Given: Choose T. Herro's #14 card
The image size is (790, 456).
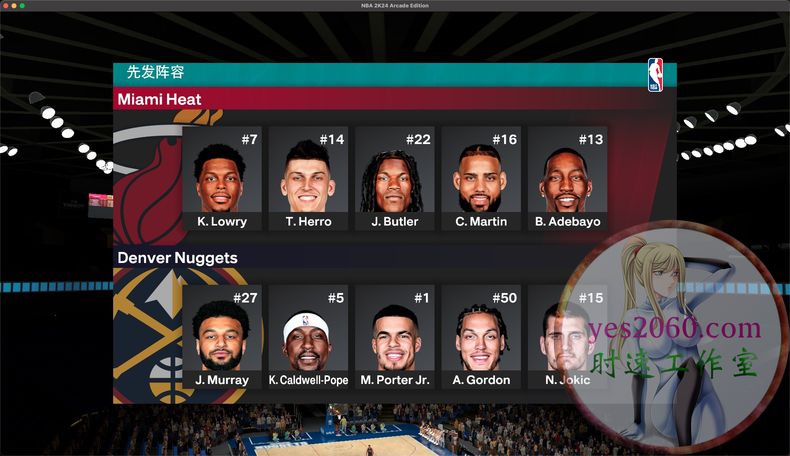Looking at the screenshot, I should [308, 178].
